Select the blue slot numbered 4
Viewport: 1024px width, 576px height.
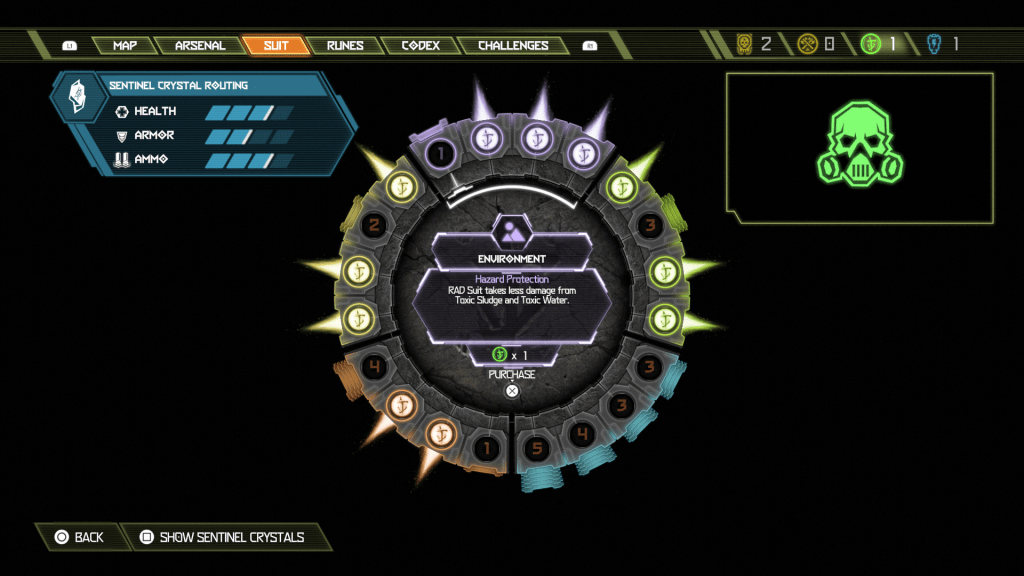(581, 433)
